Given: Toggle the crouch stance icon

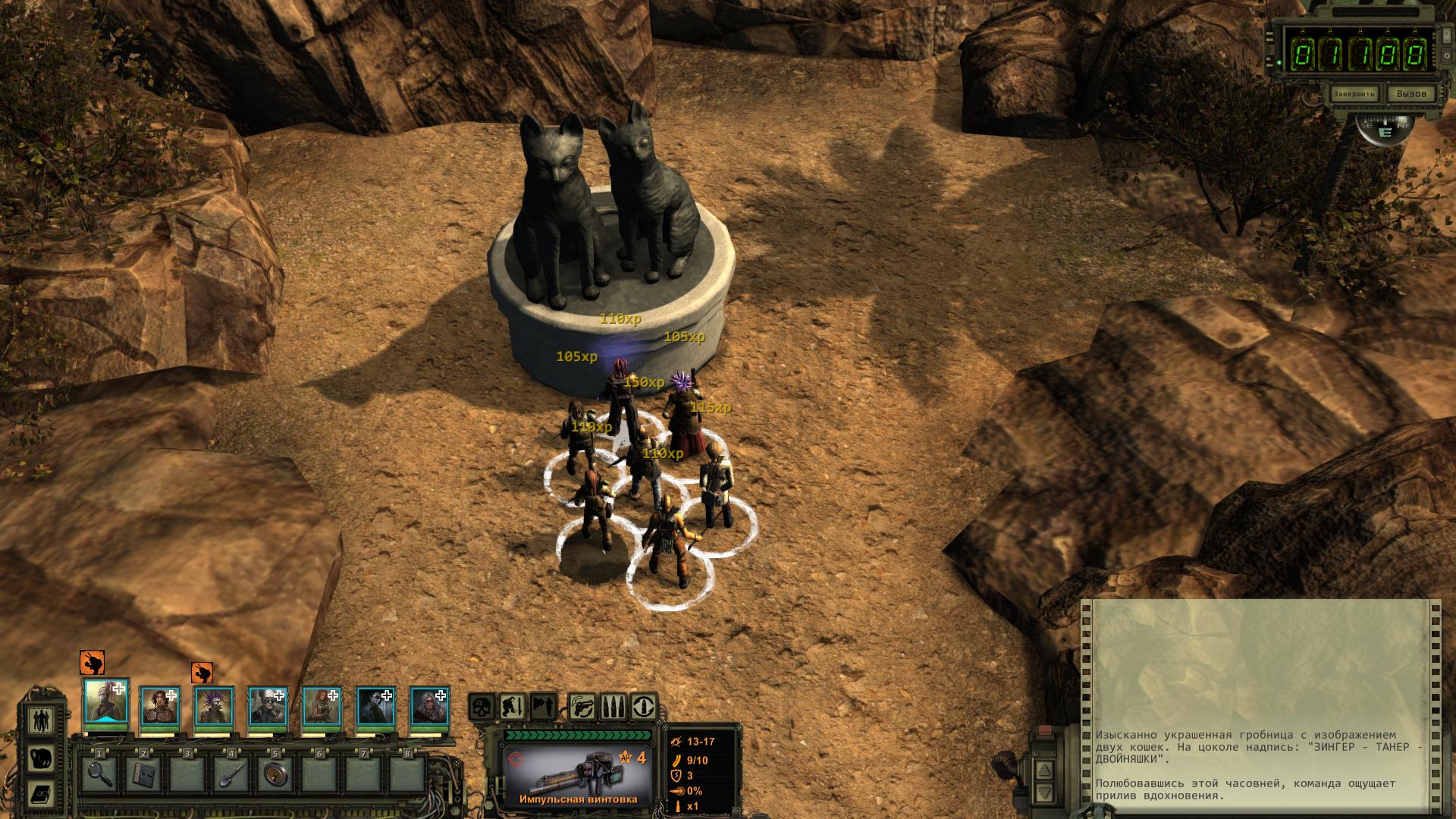Looking at the screenshot, I should pos(513,708).
